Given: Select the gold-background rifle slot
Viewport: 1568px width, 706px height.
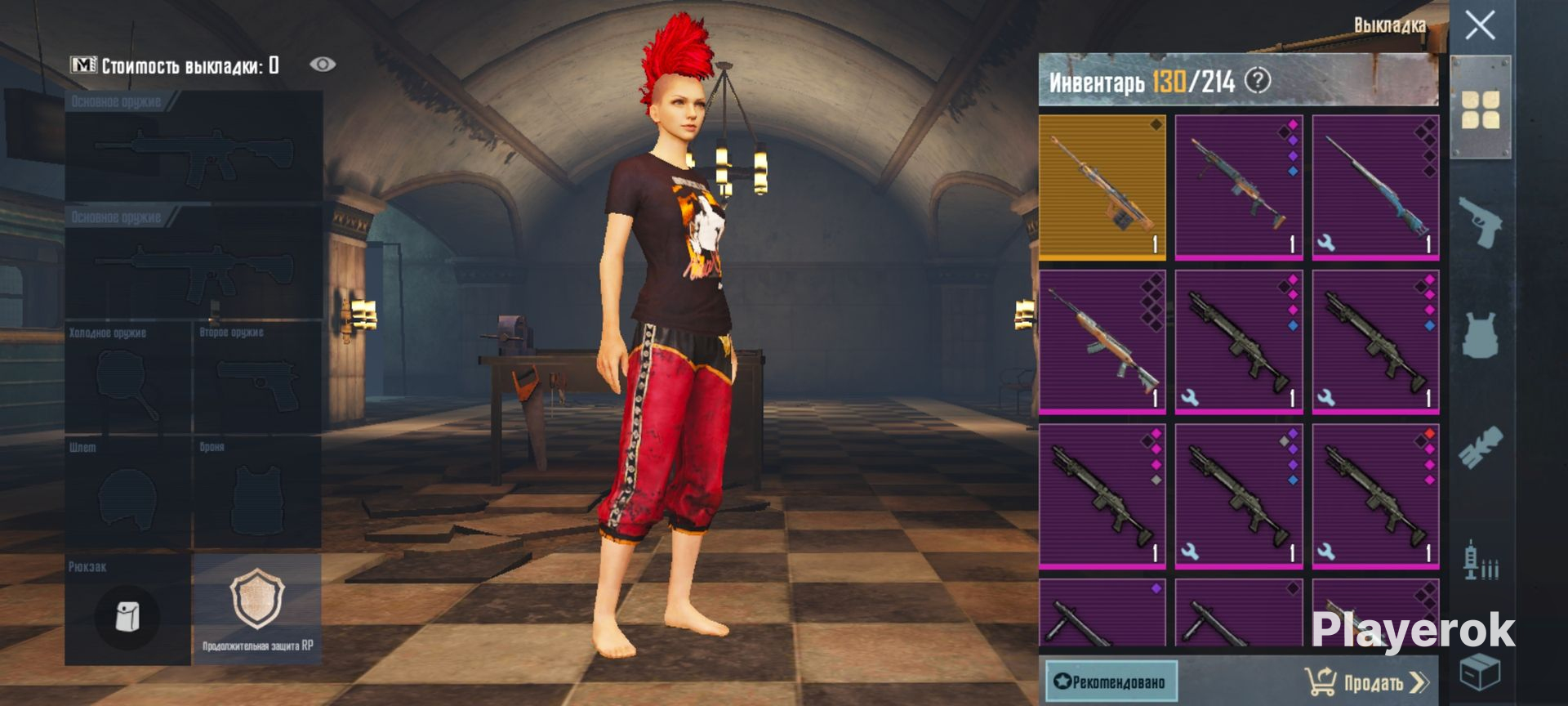Looking at the screenshot, I should 1102,186.
